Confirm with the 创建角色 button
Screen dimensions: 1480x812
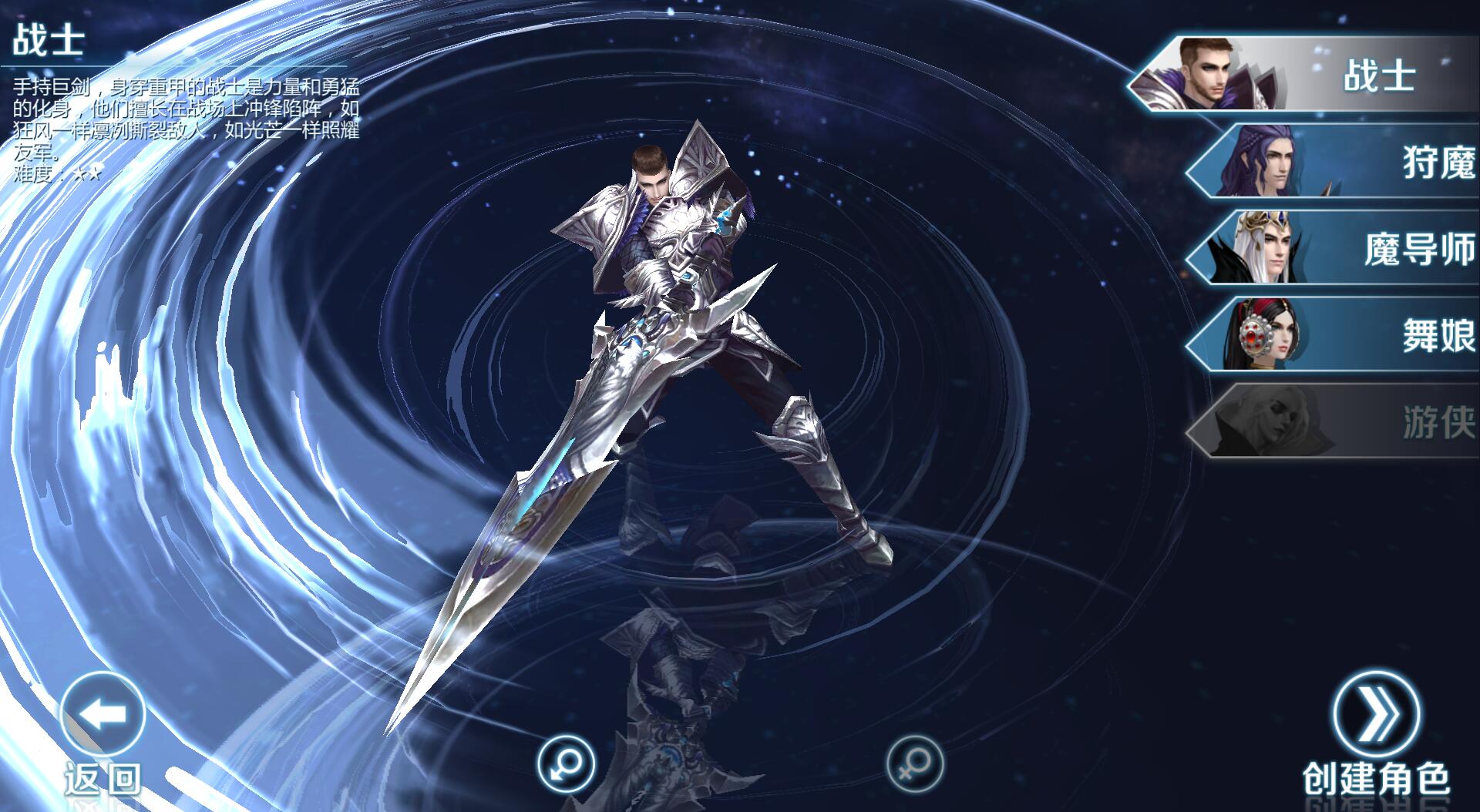(1376, 715)
